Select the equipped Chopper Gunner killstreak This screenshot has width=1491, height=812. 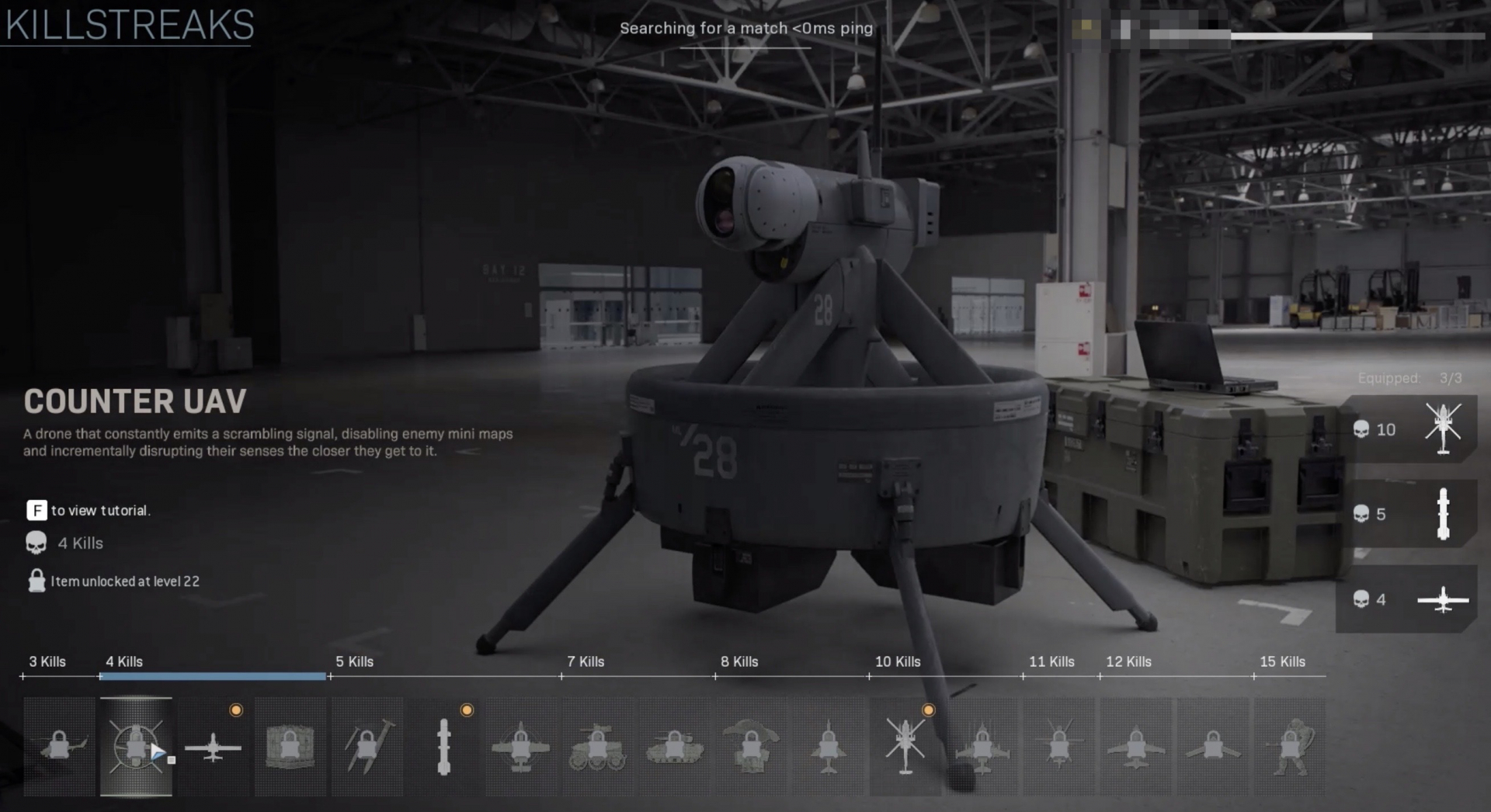pyautogui.click(x=905, y=747)
